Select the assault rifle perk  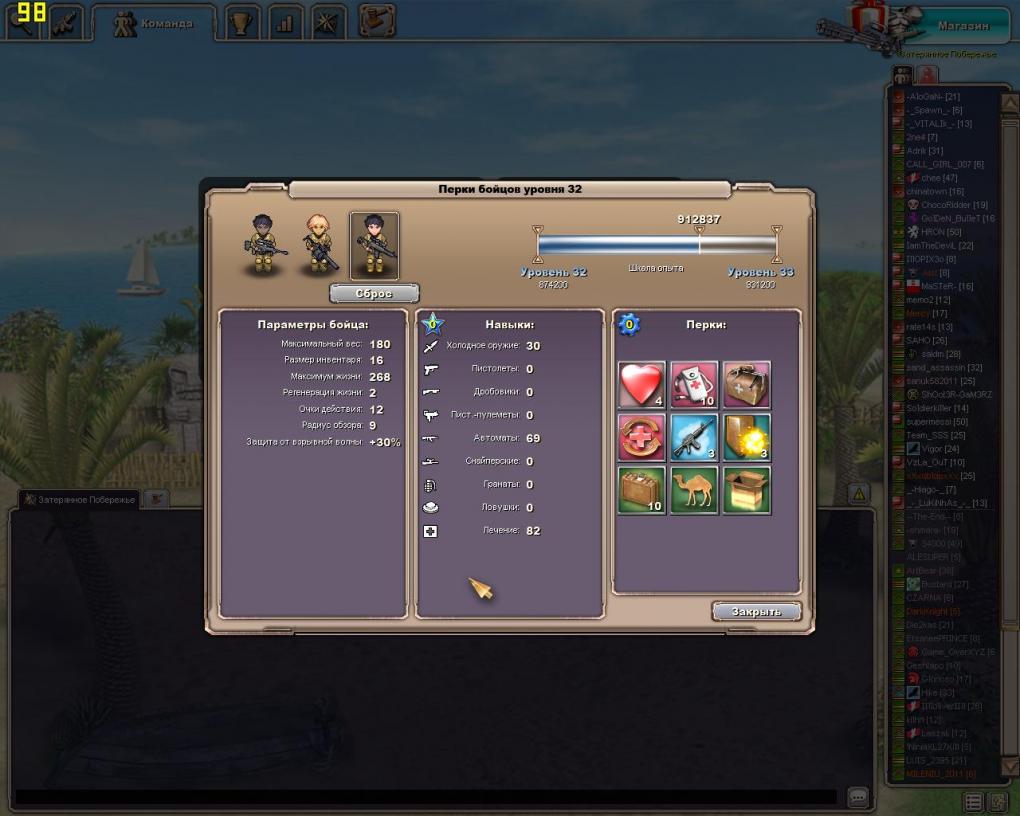pos(694,438)
